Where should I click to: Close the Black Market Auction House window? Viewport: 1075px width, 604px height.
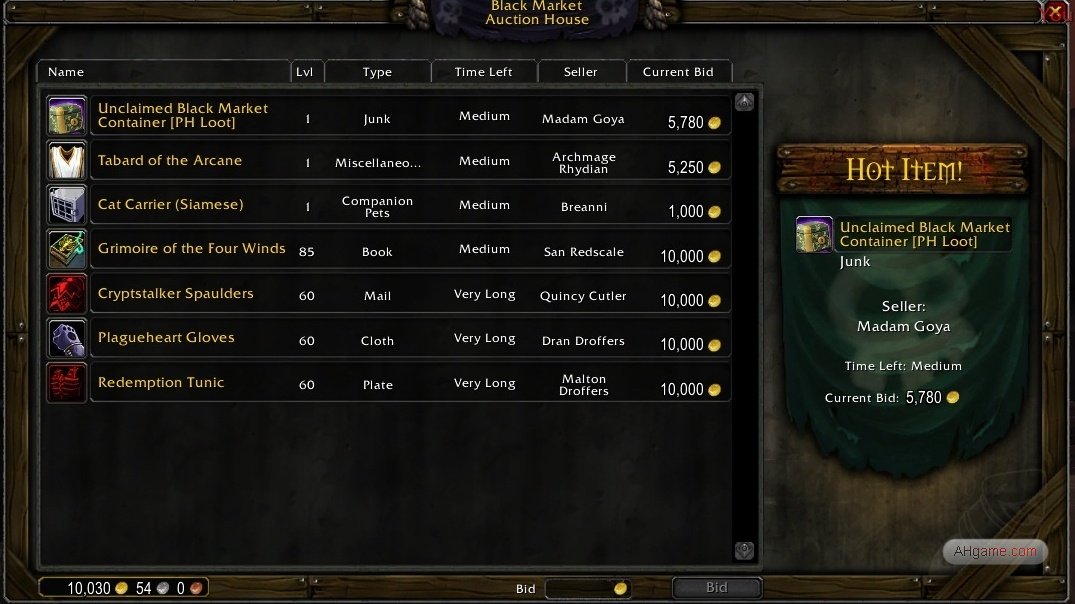[1054, 13]
